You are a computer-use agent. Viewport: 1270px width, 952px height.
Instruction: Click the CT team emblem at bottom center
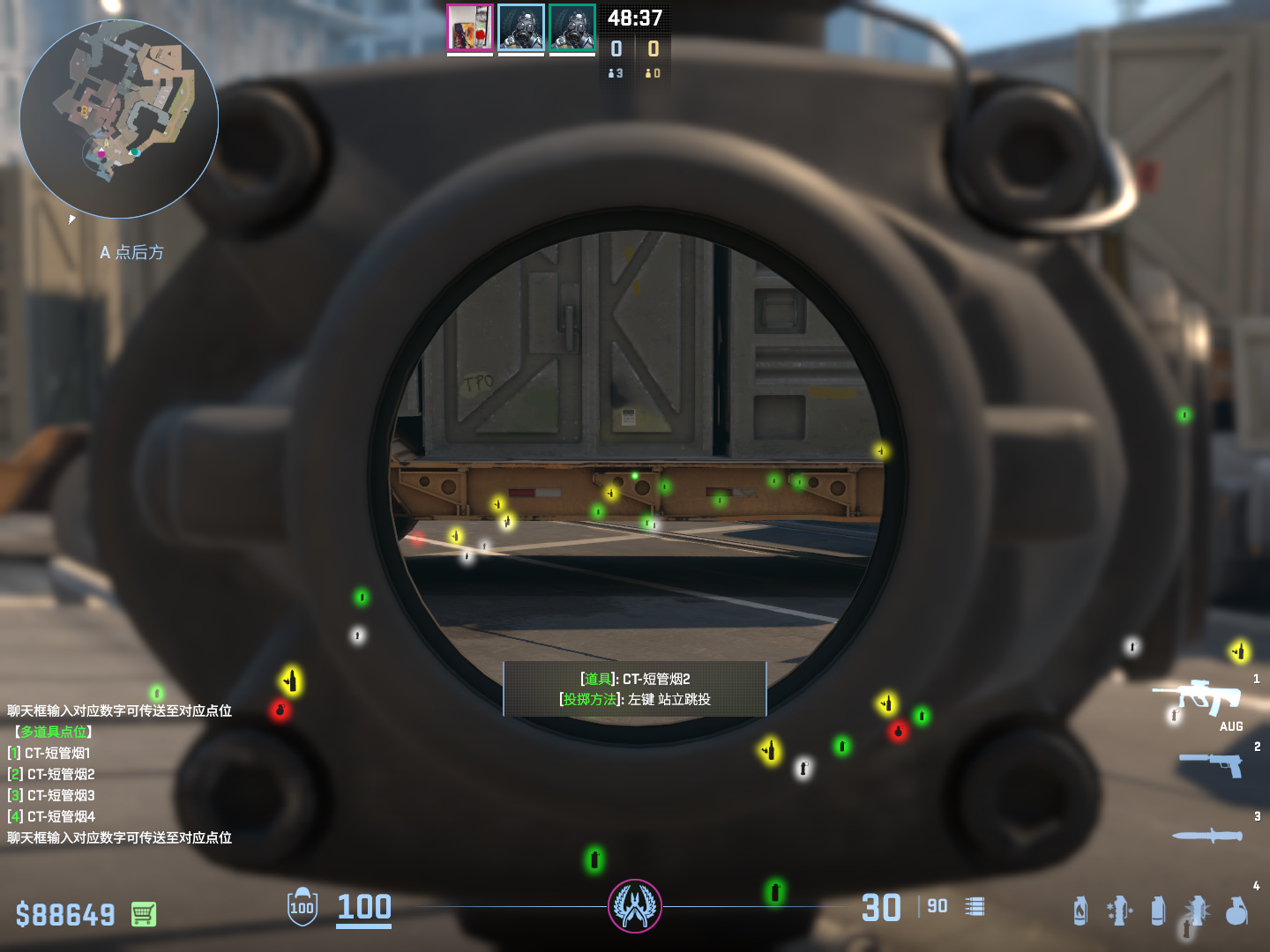click(x=635, y=906)
